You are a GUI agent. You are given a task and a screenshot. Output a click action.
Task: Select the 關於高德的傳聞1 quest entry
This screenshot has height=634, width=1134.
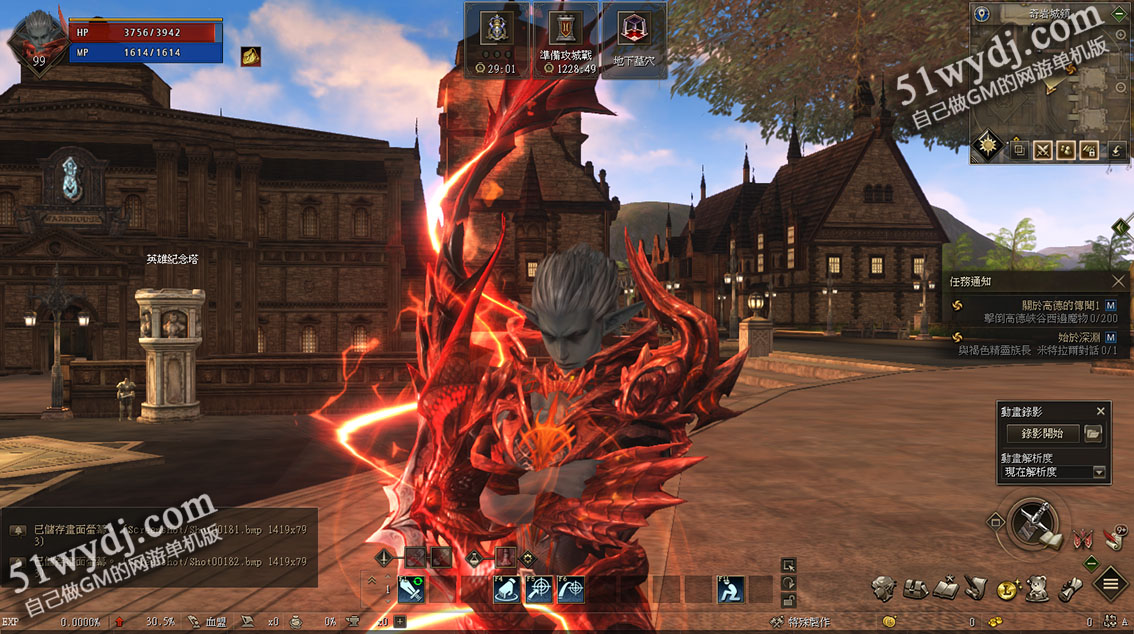1059,304
